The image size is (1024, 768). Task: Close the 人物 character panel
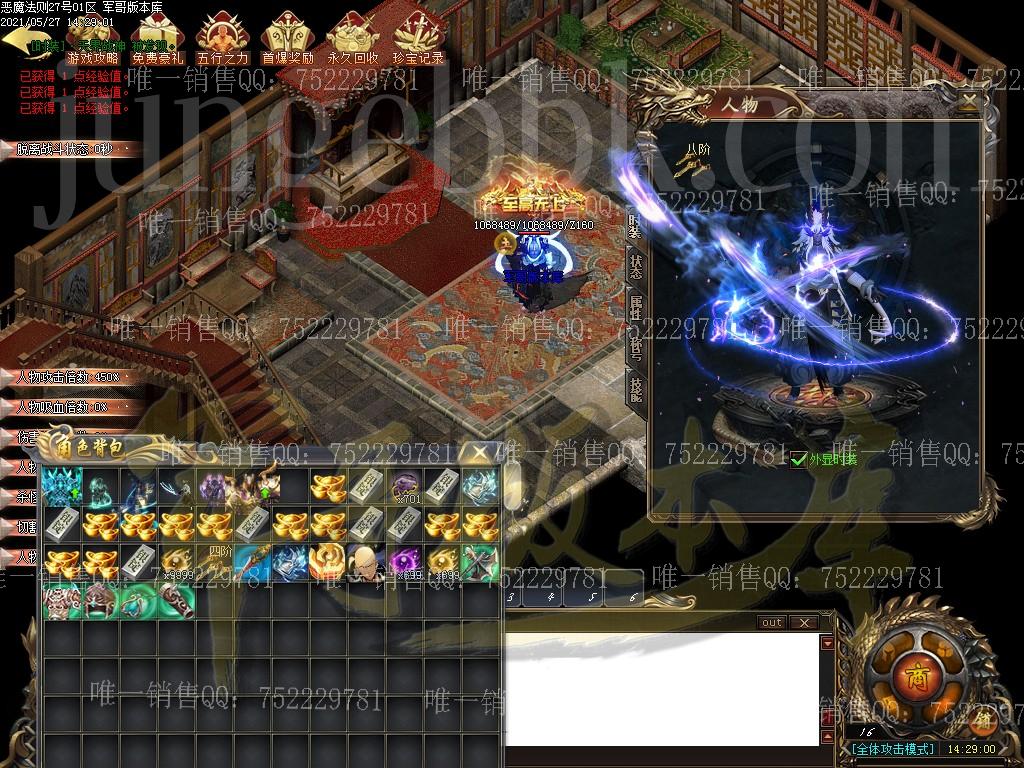(968, 101)
